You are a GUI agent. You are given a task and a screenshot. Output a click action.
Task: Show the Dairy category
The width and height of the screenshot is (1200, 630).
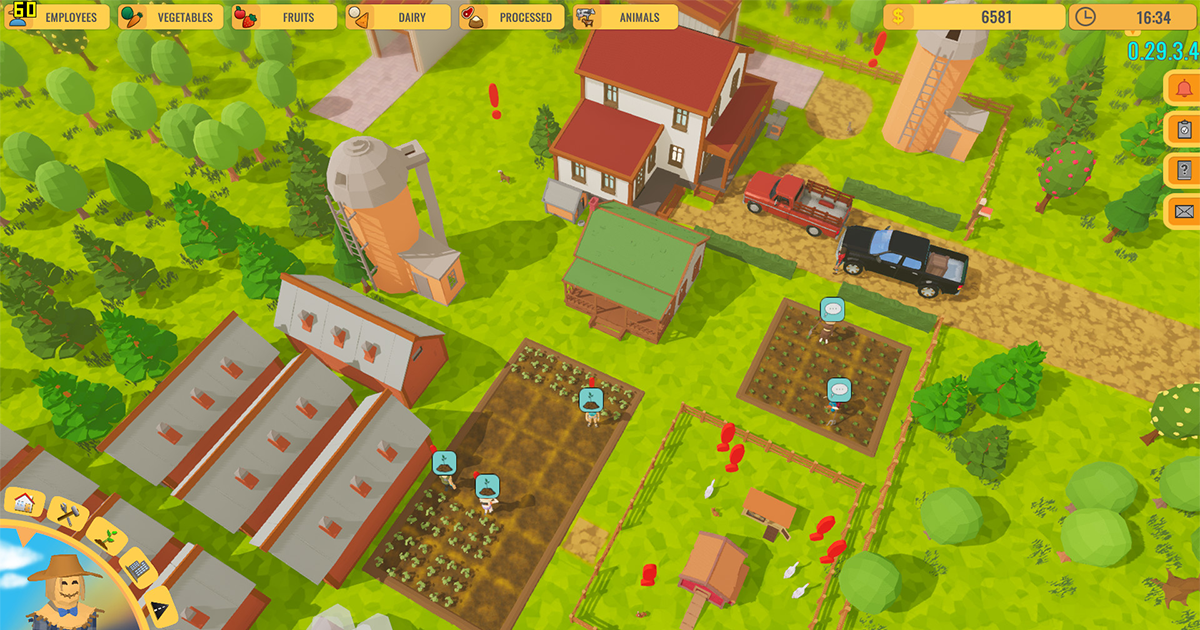(399, 17)
